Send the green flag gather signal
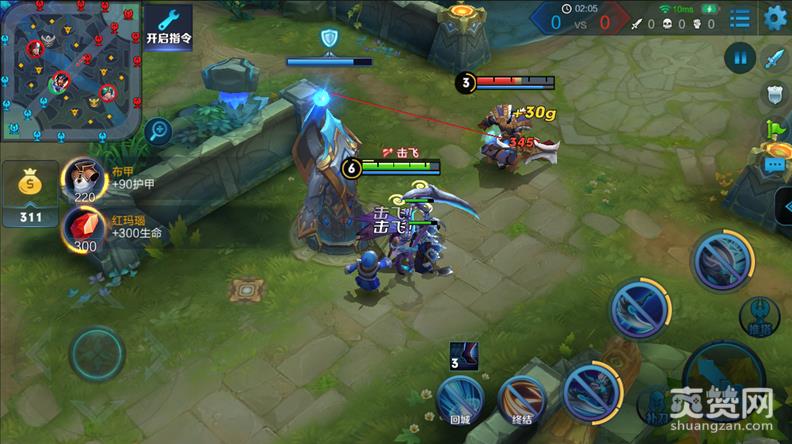792x444 pixels. pos(775,129)
